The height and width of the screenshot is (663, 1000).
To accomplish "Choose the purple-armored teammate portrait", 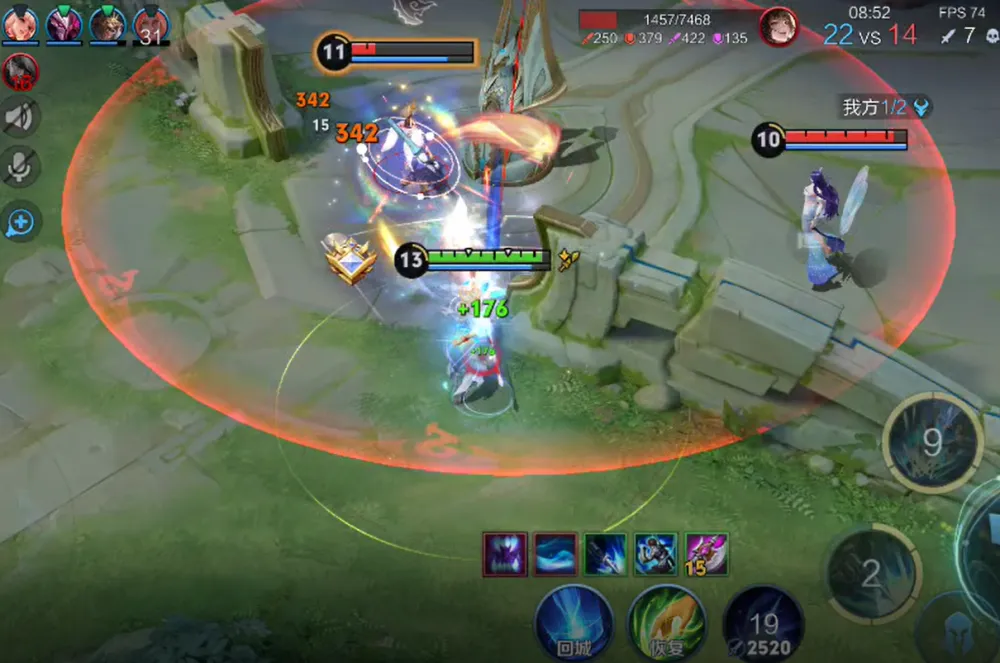I will 63,24.
